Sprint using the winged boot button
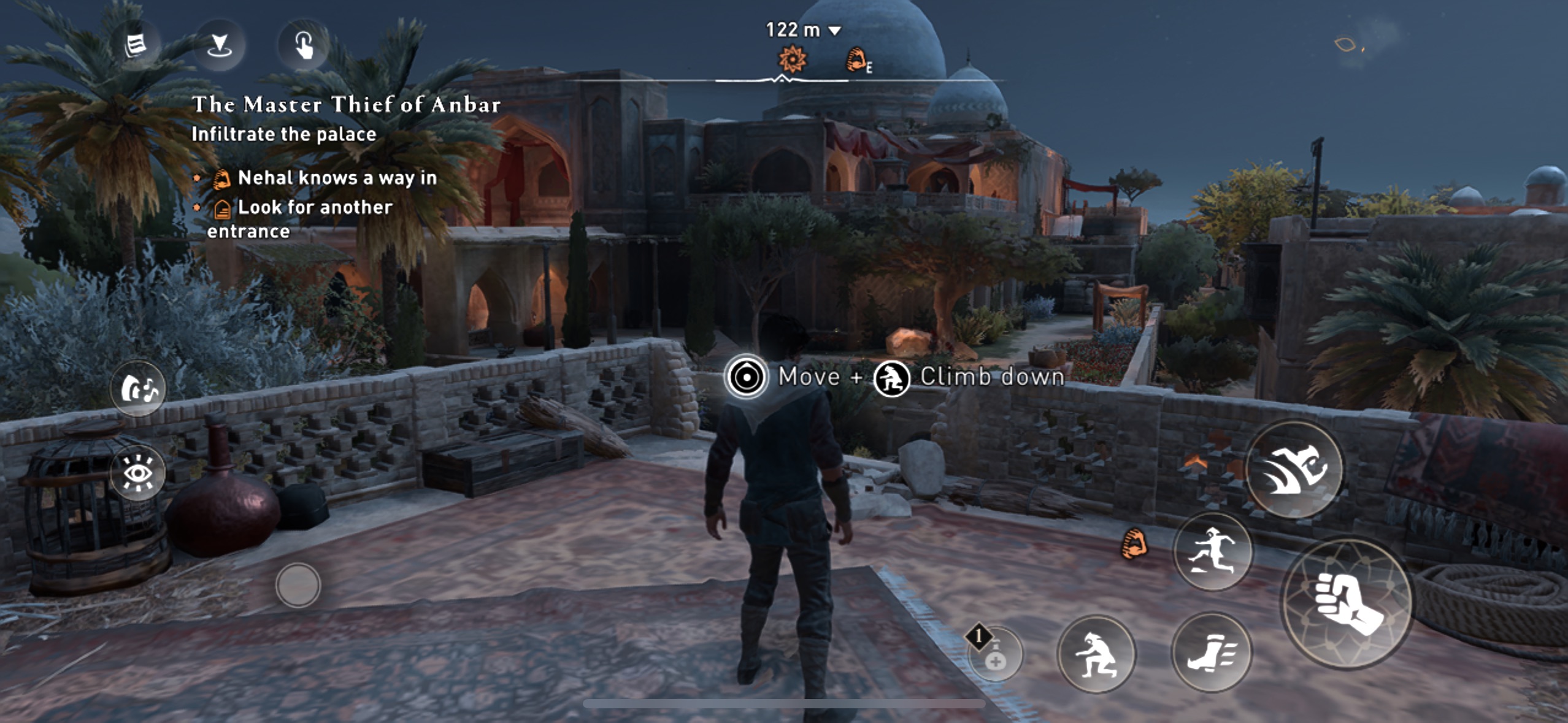1568x723 pixels. point(1211,652)
